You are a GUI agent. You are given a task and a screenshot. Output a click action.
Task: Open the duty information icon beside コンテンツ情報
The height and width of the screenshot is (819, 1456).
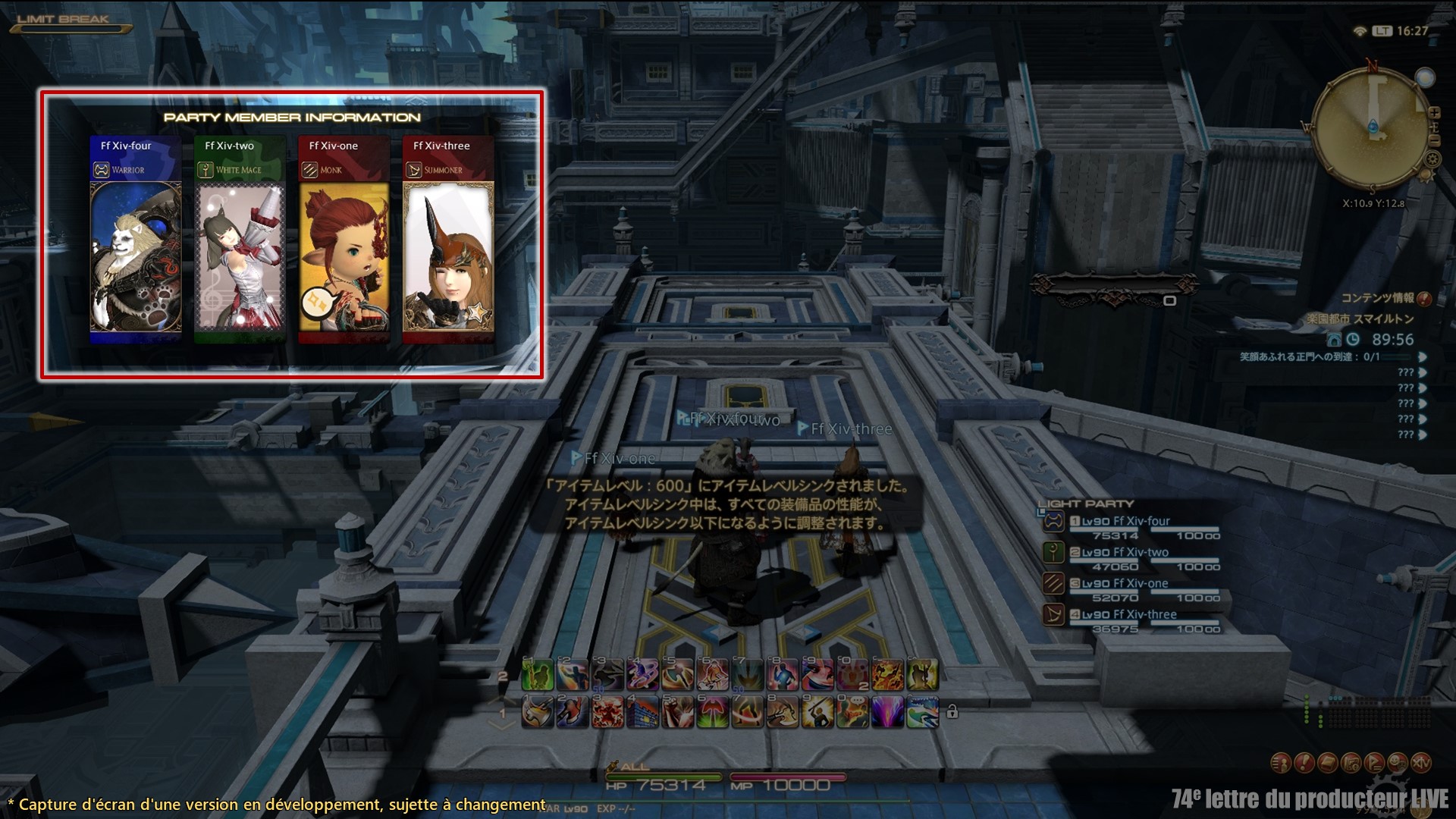[1424, 299]
